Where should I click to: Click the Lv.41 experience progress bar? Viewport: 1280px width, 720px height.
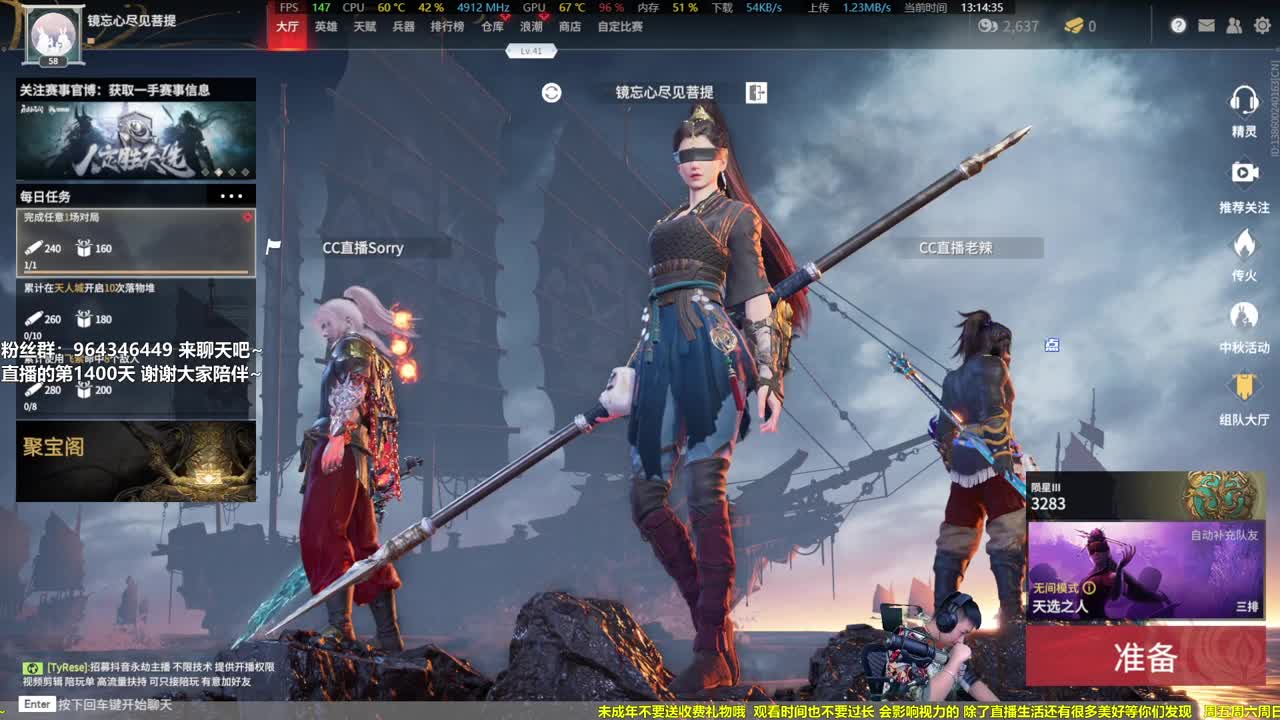point(533,49)
